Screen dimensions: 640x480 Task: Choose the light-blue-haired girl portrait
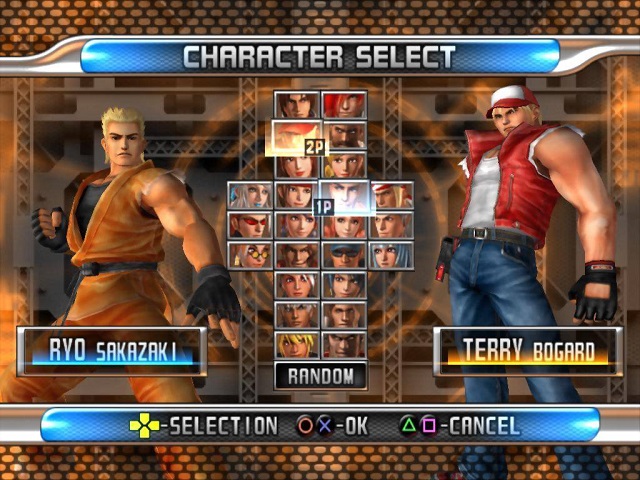pos(392,255)
